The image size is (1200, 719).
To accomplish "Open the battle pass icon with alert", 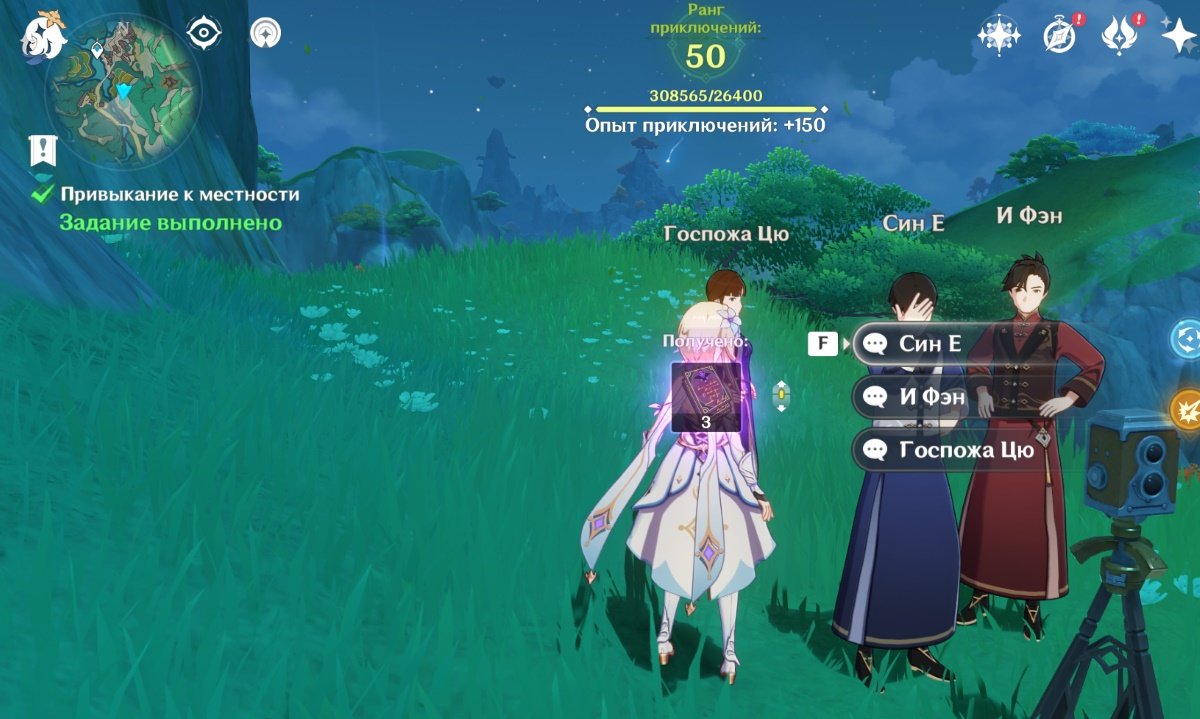I will (x=1117, y=36).
